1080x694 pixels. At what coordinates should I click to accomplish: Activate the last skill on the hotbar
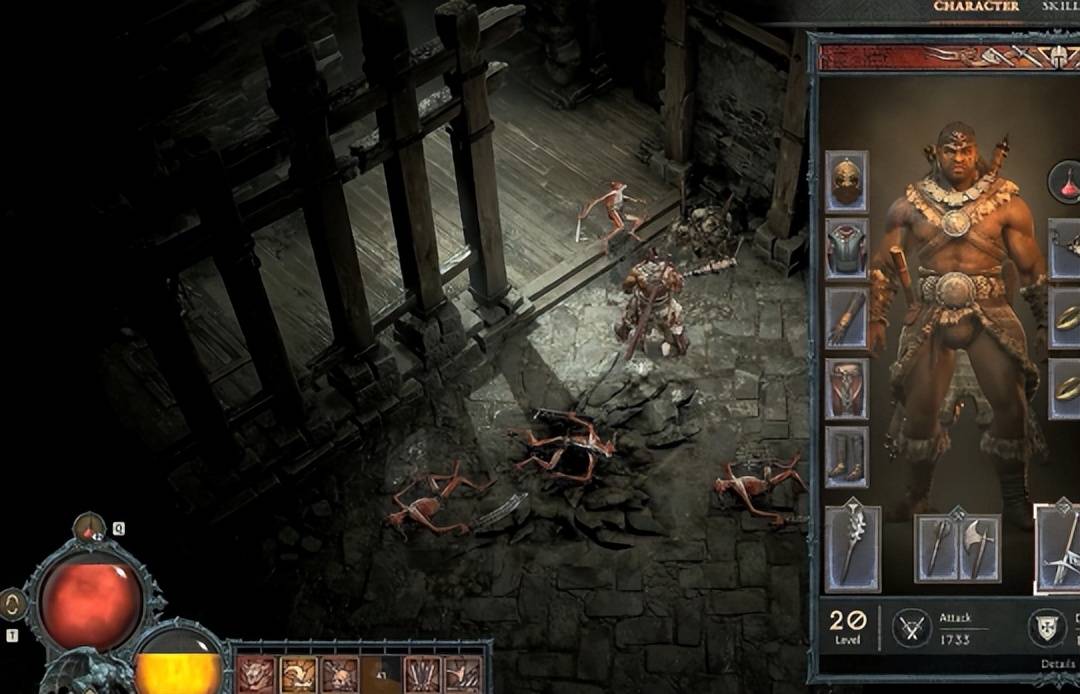point(462,673)
